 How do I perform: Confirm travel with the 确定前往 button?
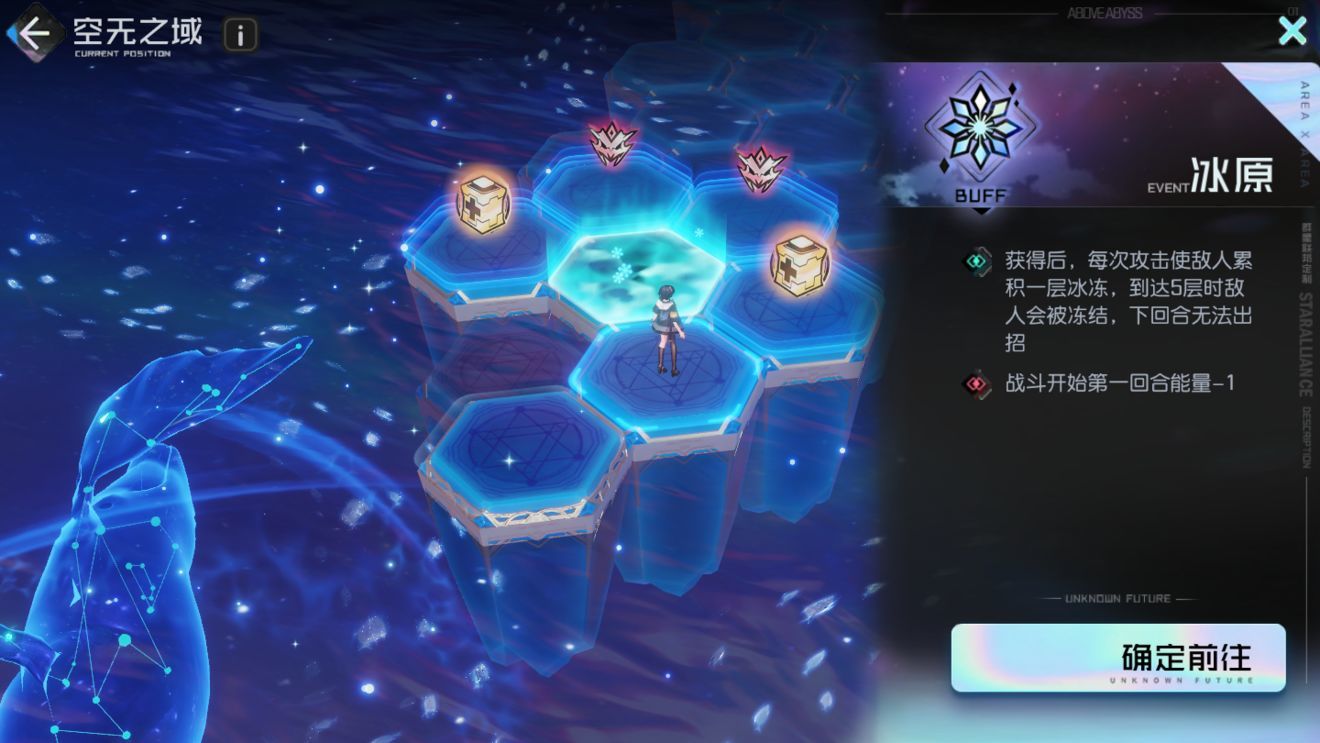tap(1117, 658)
